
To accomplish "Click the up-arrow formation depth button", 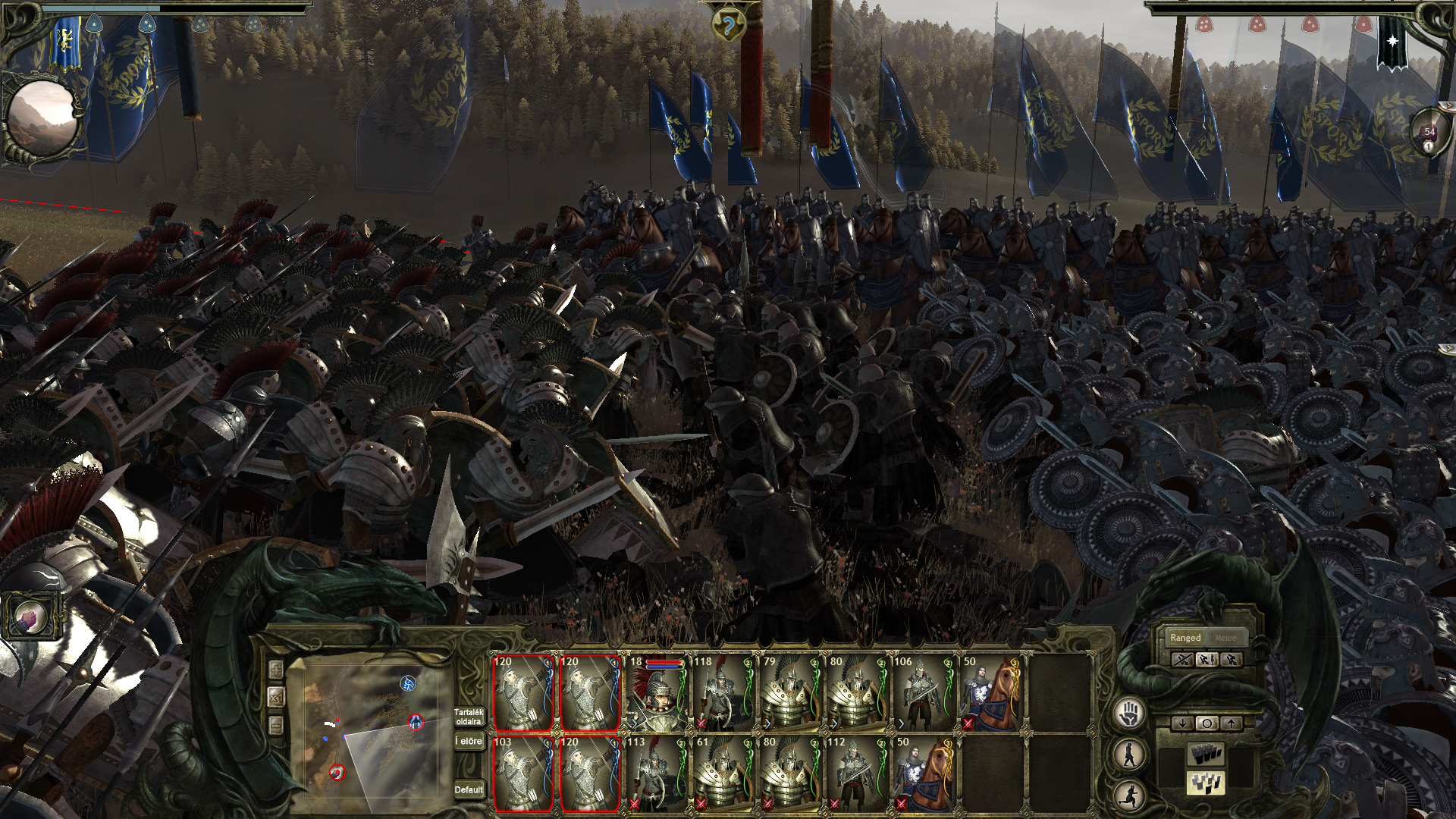I will pos(1232,723).
